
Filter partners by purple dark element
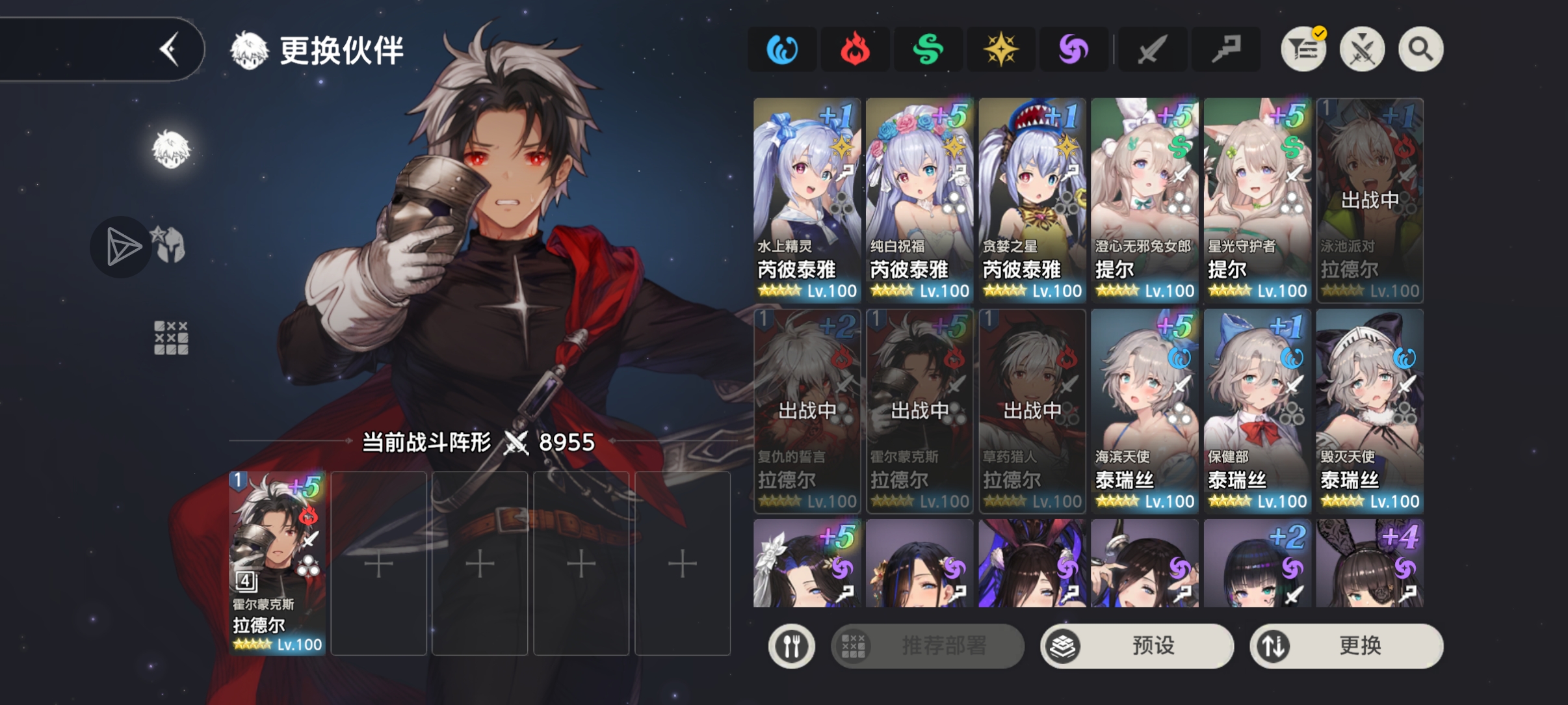pos(1073,49)
